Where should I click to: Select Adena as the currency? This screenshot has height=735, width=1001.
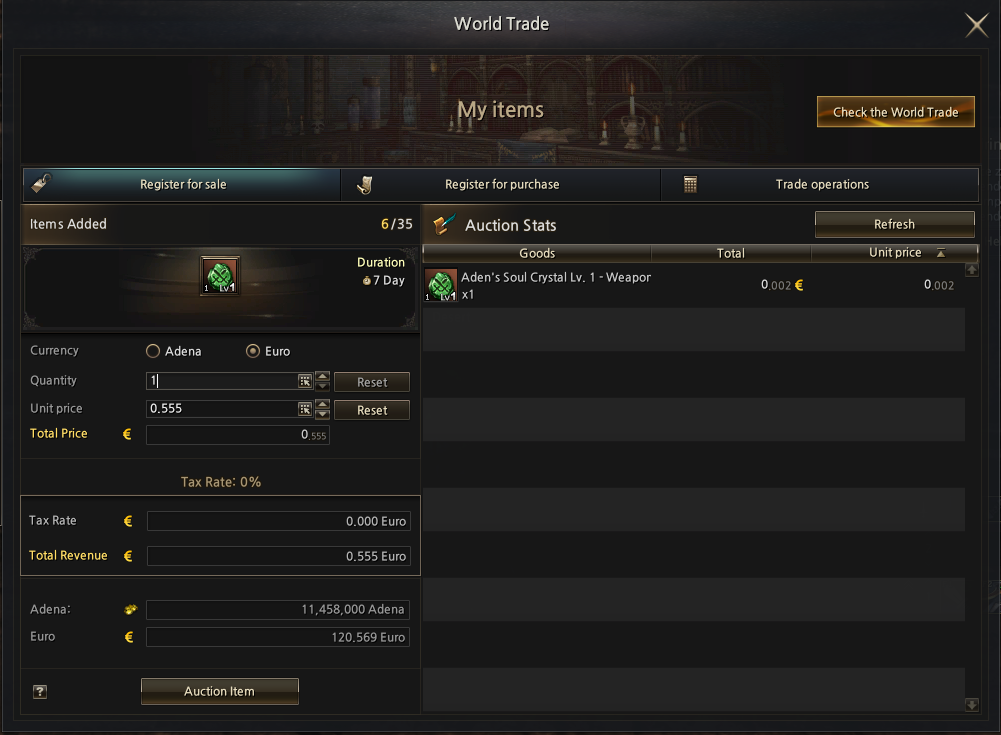tap(153, 351)
